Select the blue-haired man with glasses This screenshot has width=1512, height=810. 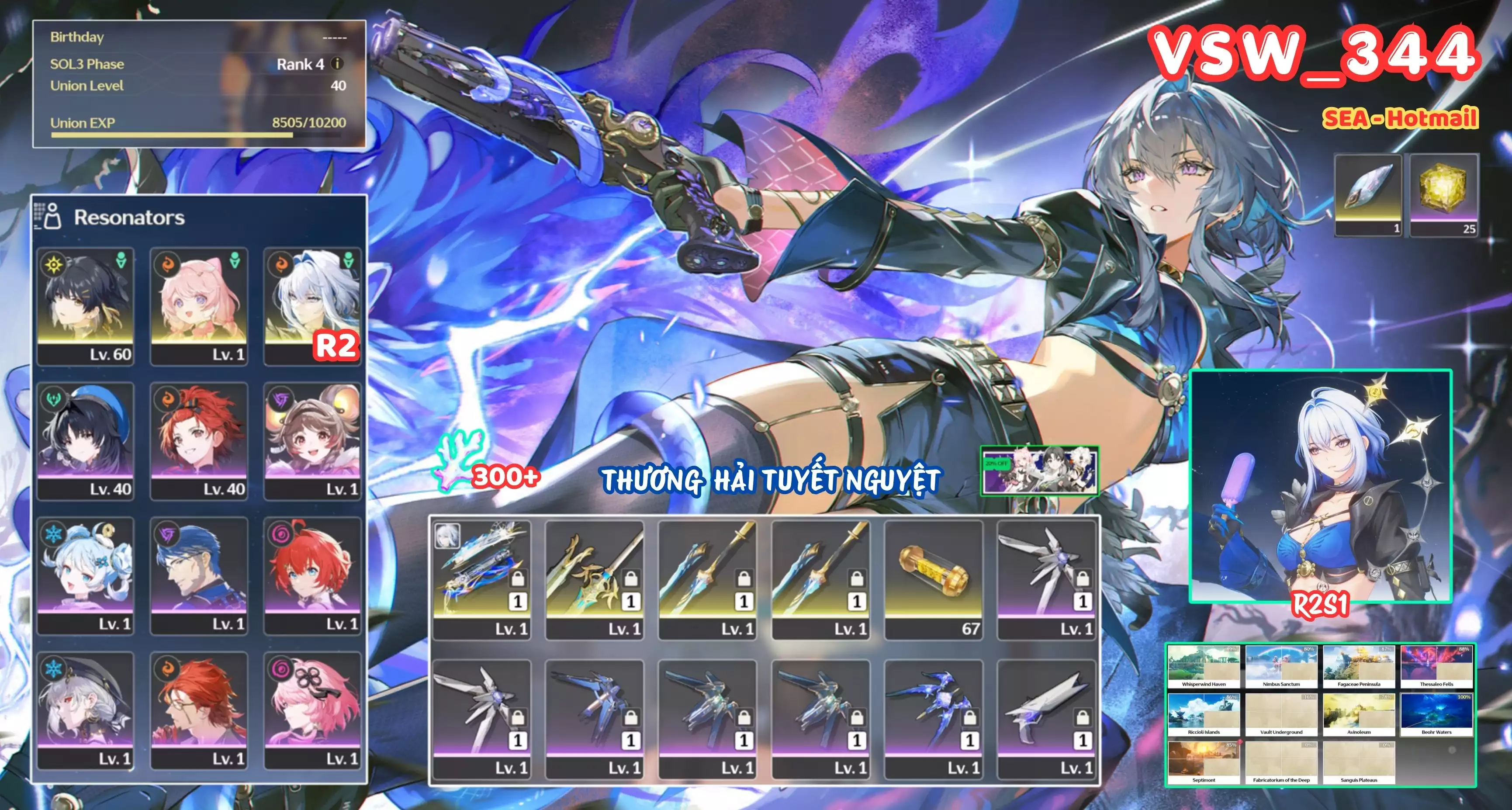pos(199,575)
